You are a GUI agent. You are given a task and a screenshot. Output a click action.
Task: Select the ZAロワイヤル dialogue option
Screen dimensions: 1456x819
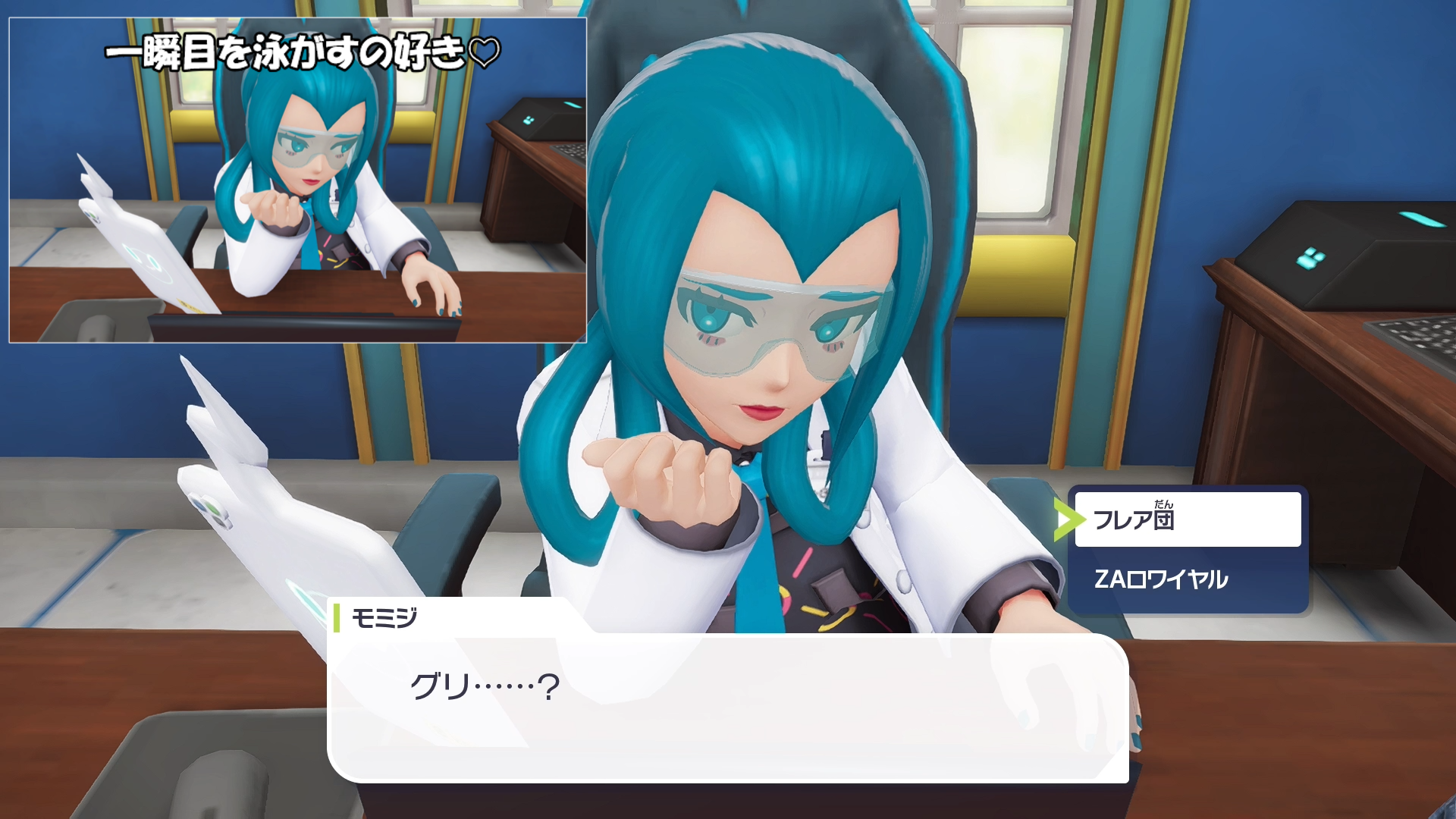tap(1187, 579)
